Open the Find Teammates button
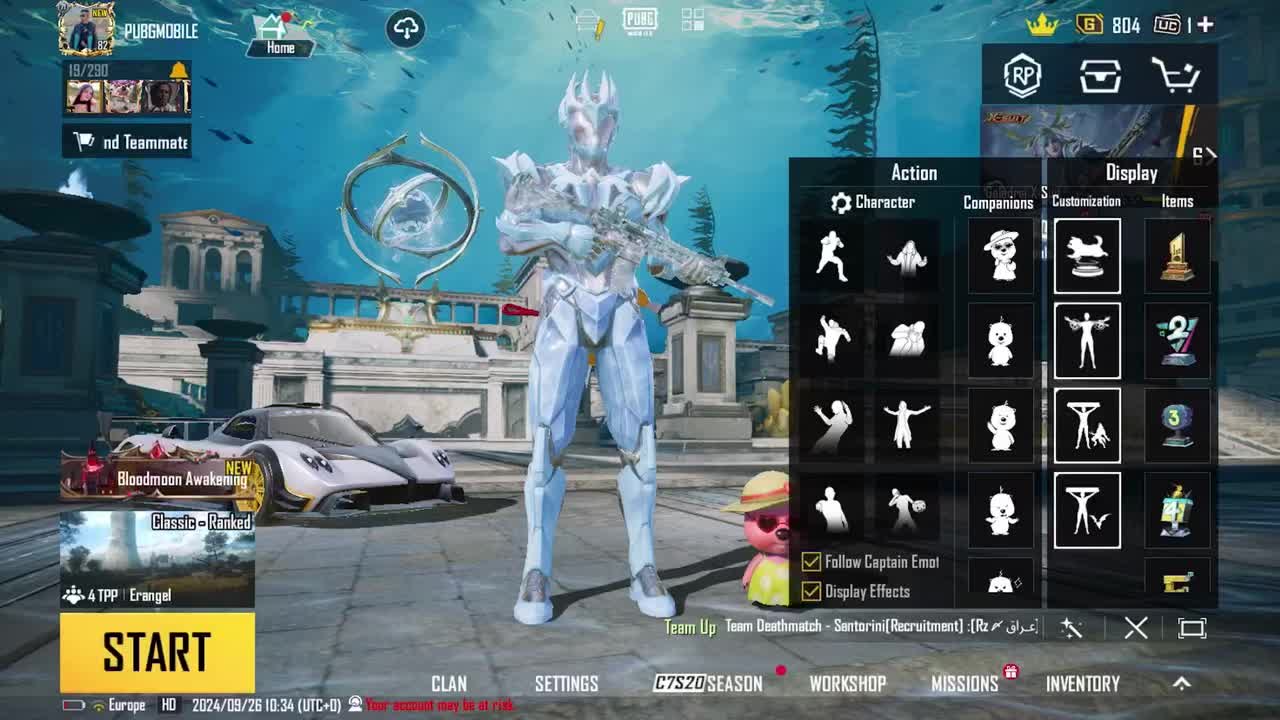The image size is (1280, 720). (127, 142)
